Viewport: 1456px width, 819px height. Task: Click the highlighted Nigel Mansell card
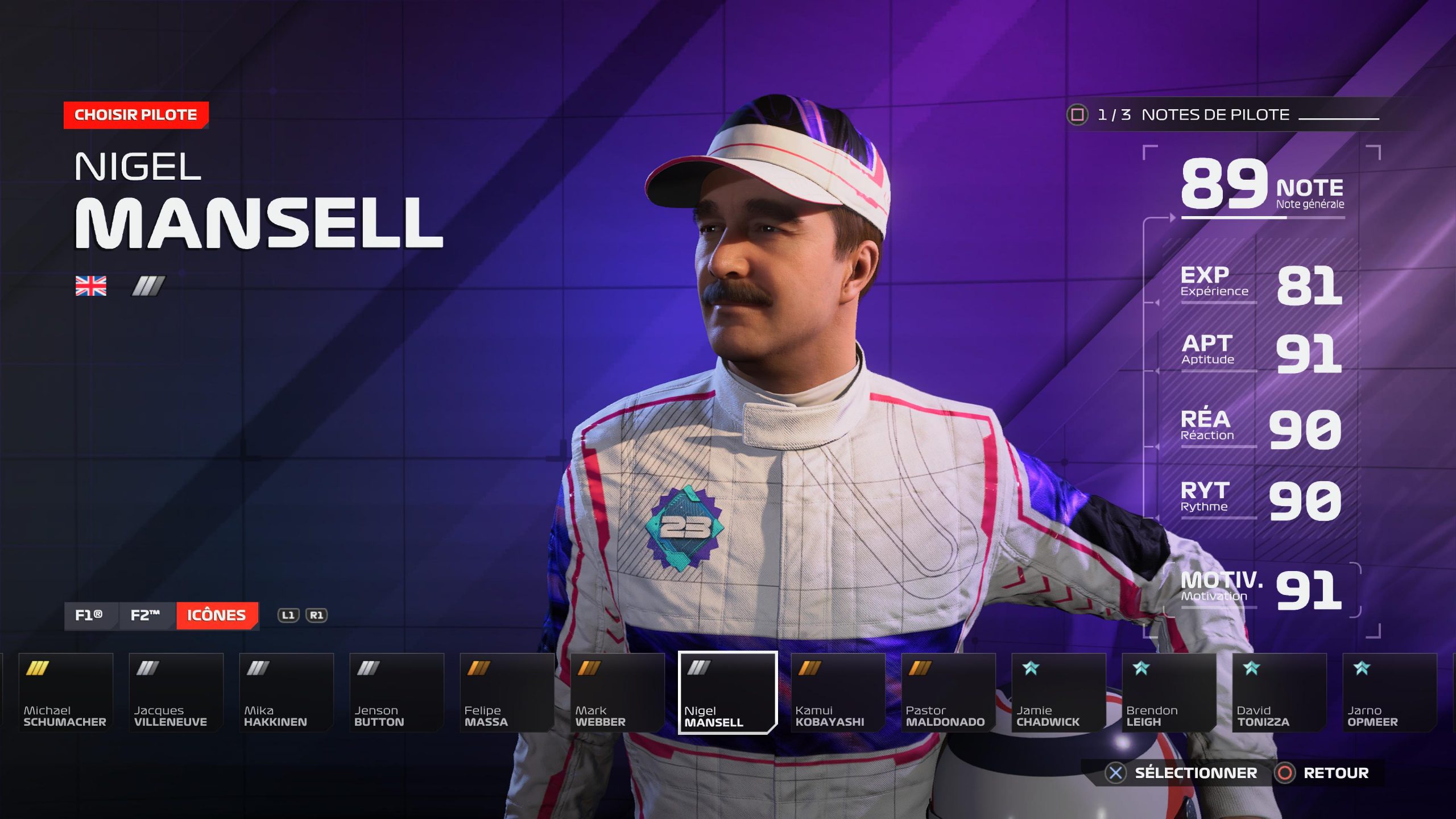point(727,692)
